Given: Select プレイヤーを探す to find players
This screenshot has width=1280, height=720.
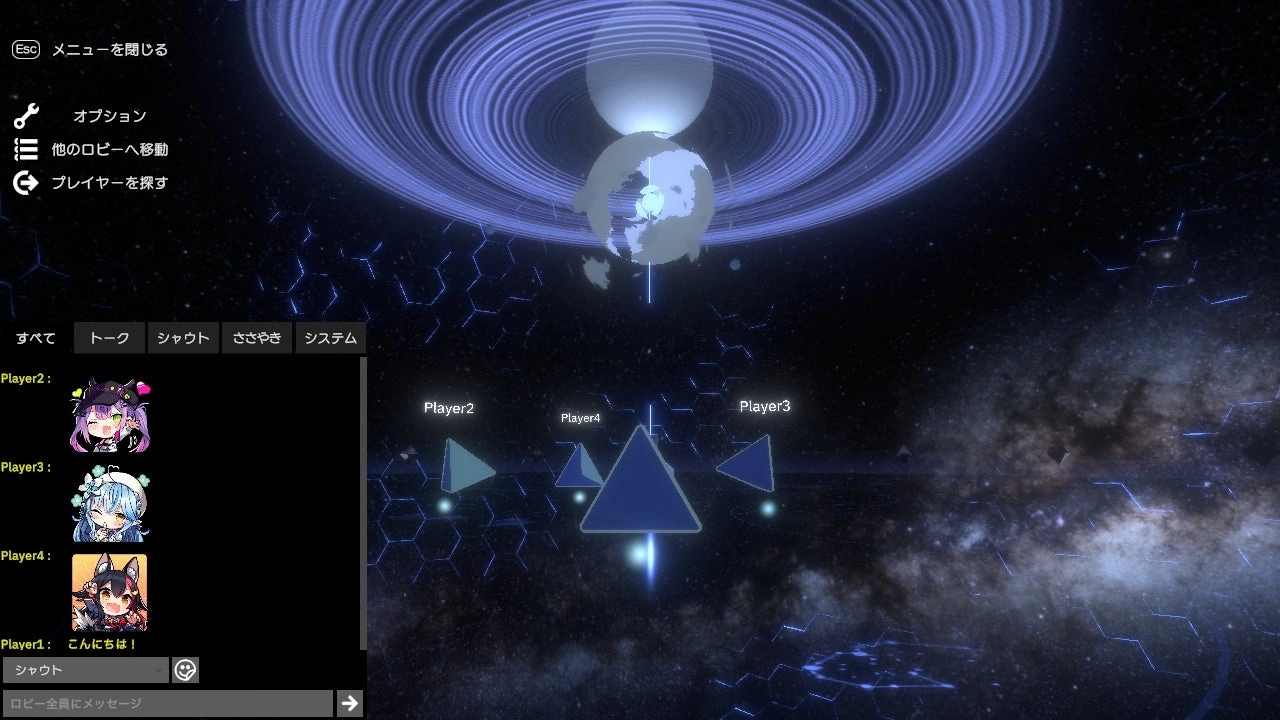Looking at the screenshot, I should click(x=109, y=183).
